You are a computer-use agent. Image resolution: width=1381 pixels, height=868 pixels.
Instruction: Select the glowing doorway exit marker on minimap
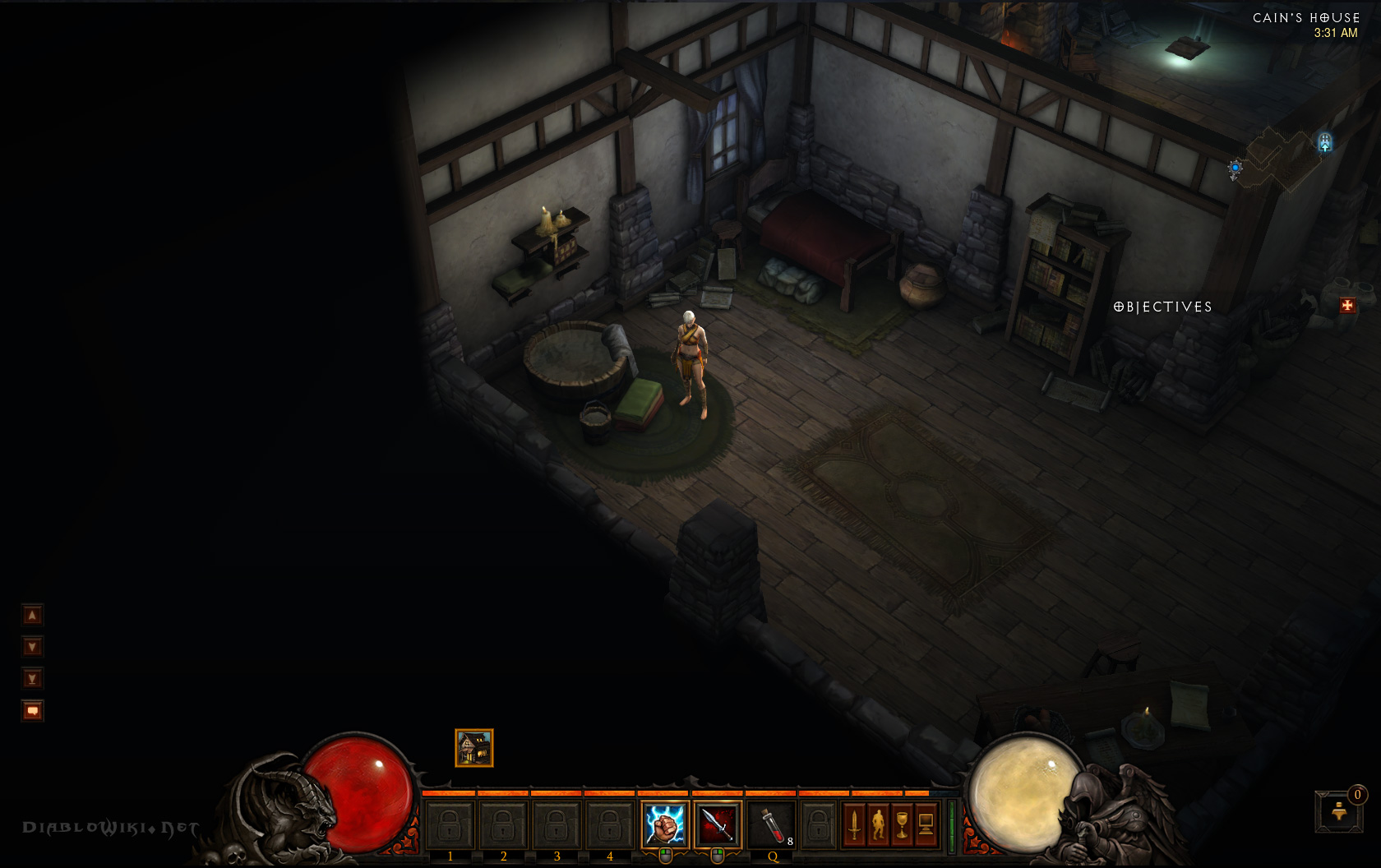point(1324,142)
